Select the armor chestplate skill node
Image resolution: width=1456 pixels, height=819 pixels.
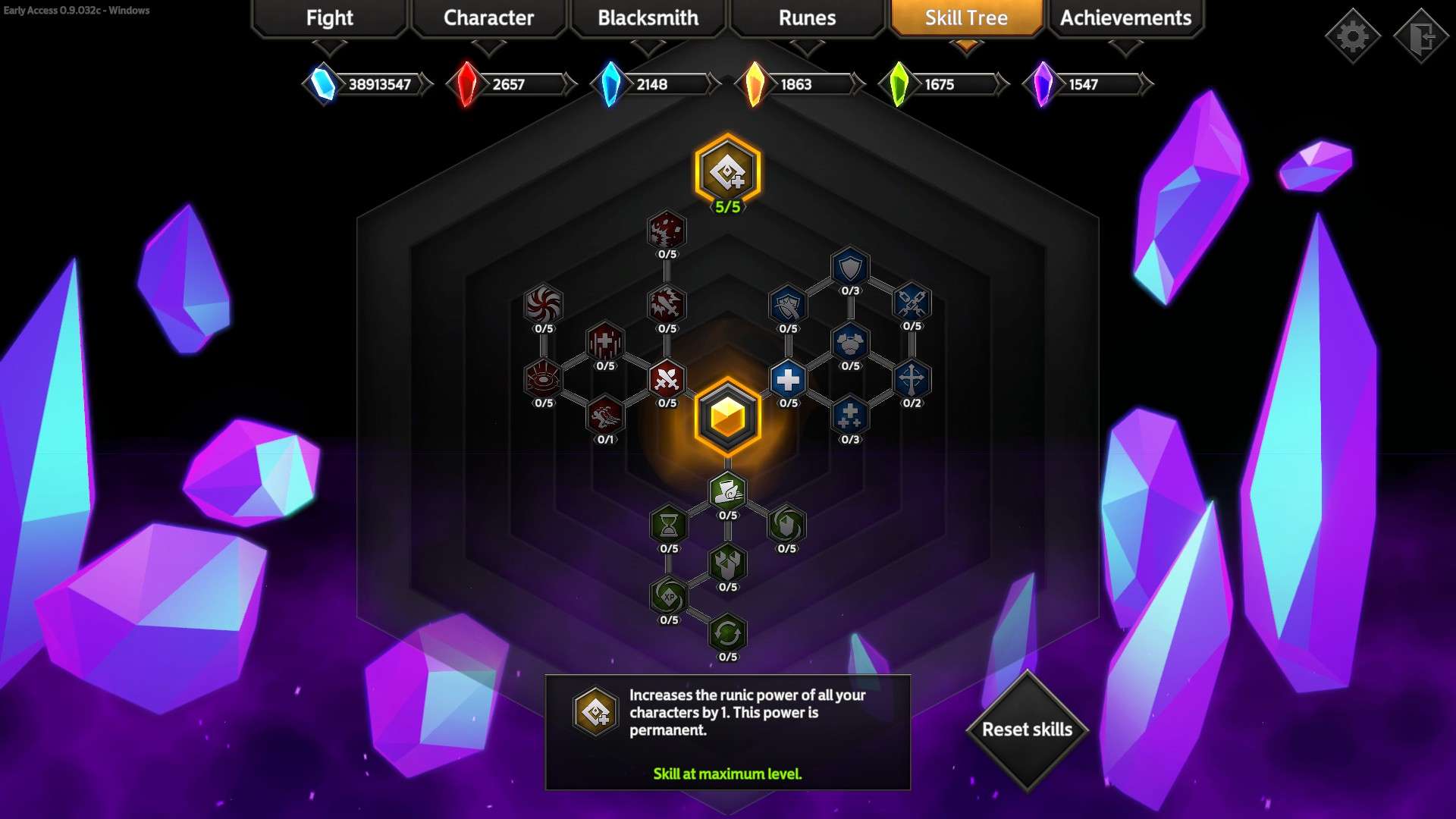coord(851,341)
